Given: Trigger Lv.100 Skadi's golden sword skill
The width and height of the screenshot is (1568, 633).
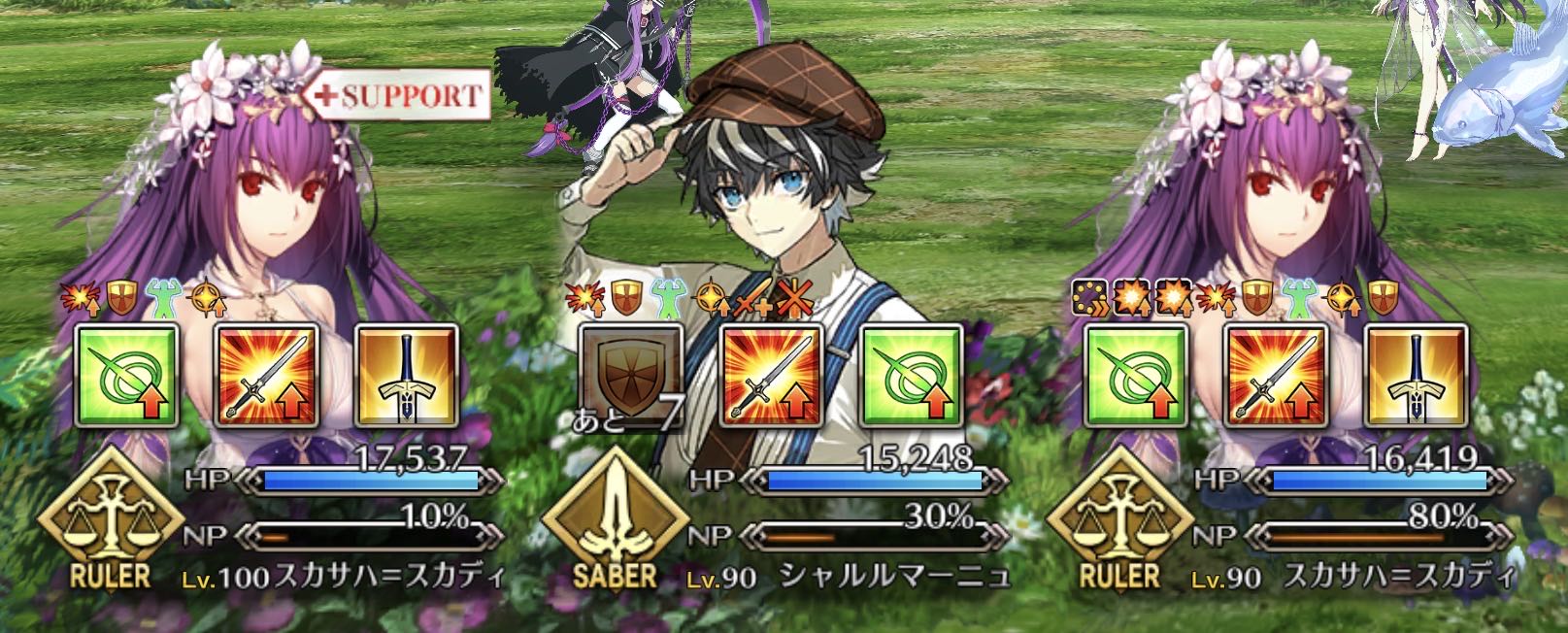Looking at the screenshot, I should point(406,375).
